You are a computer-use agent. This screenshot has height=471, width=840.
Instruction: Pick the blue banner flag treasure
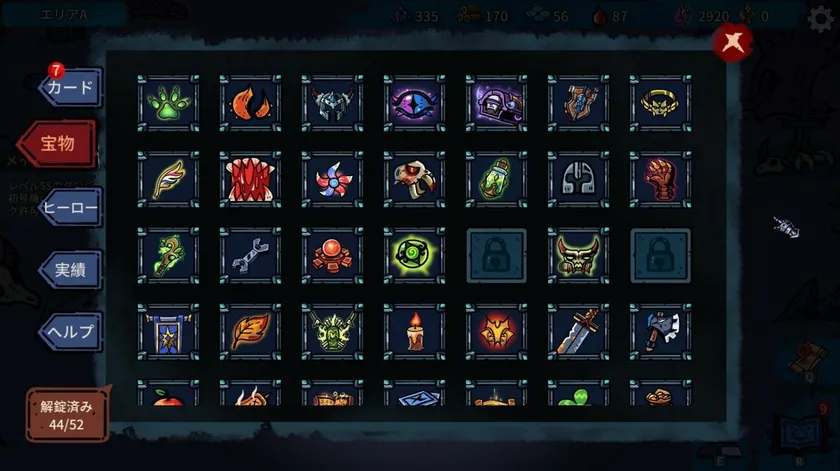pyautogui.click(x=168, y=332)
